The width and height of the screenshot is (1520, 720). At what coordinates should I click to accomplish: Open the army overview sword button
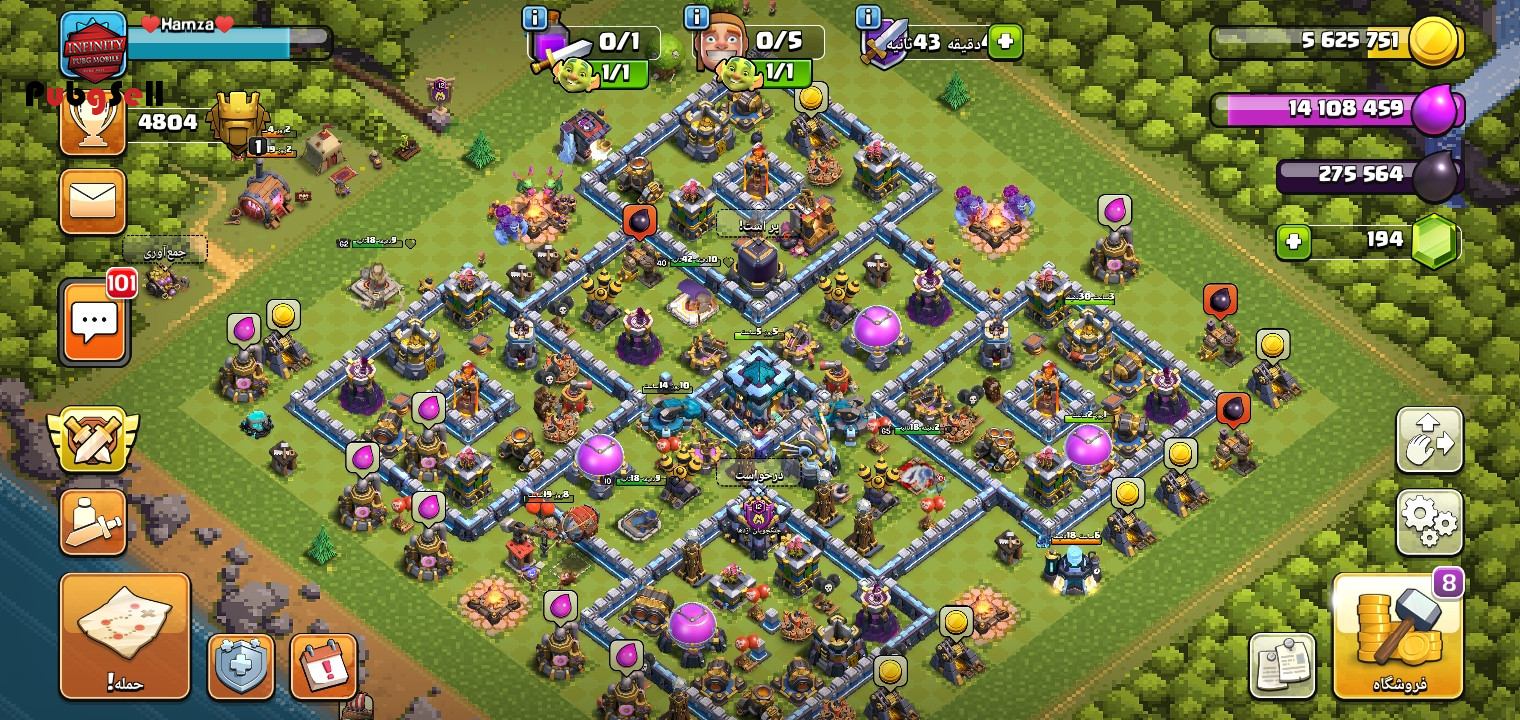point(93,521)
